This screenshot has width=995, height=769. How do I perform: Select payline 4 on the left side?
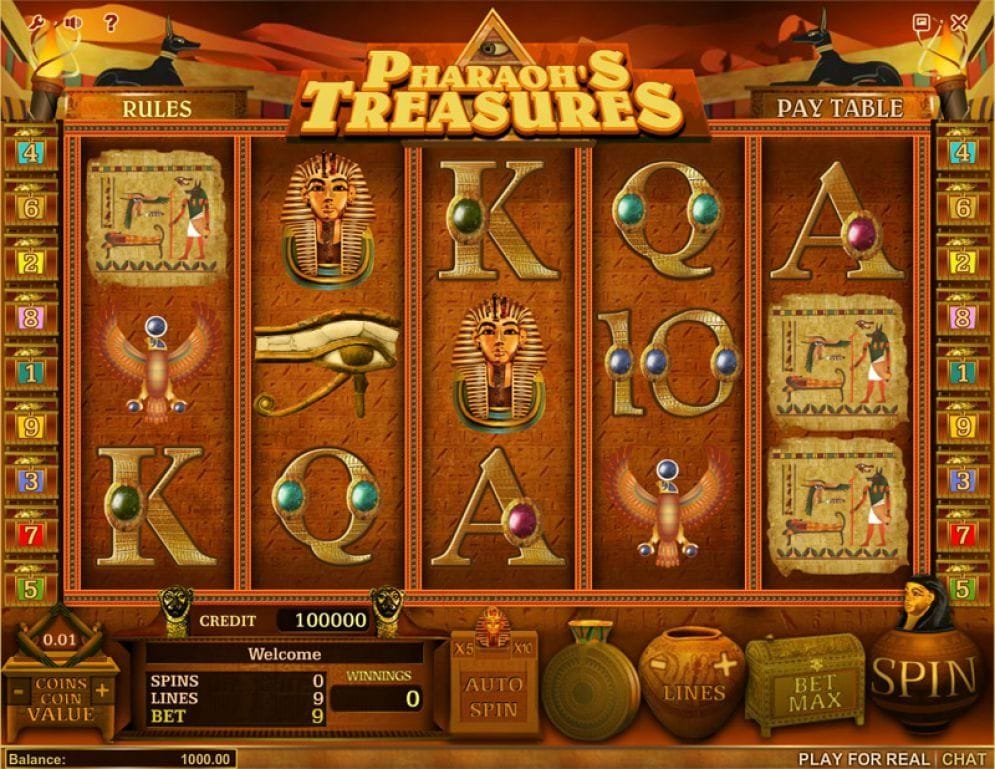click(31, 153)
